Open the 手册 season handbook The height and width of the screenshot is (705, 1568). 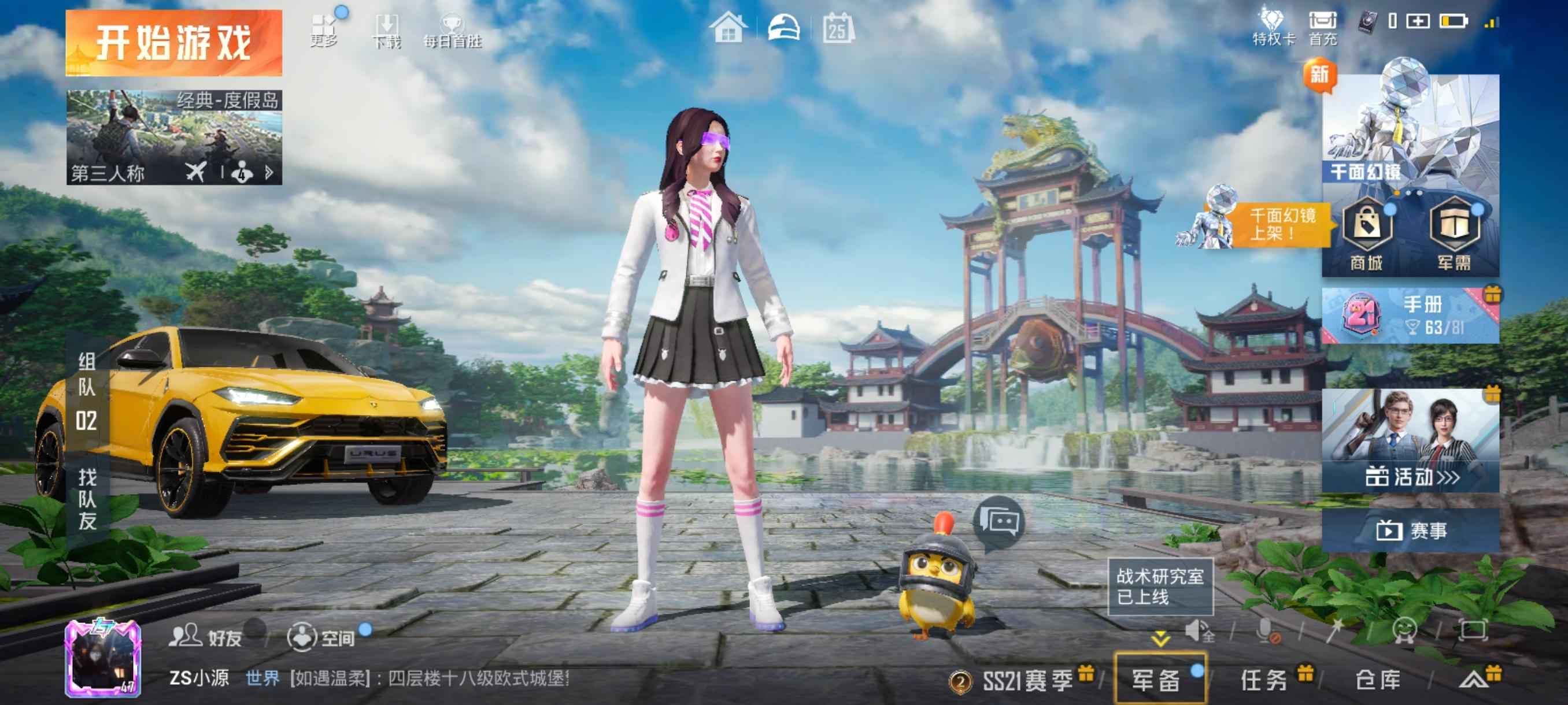coord(1410,315)
